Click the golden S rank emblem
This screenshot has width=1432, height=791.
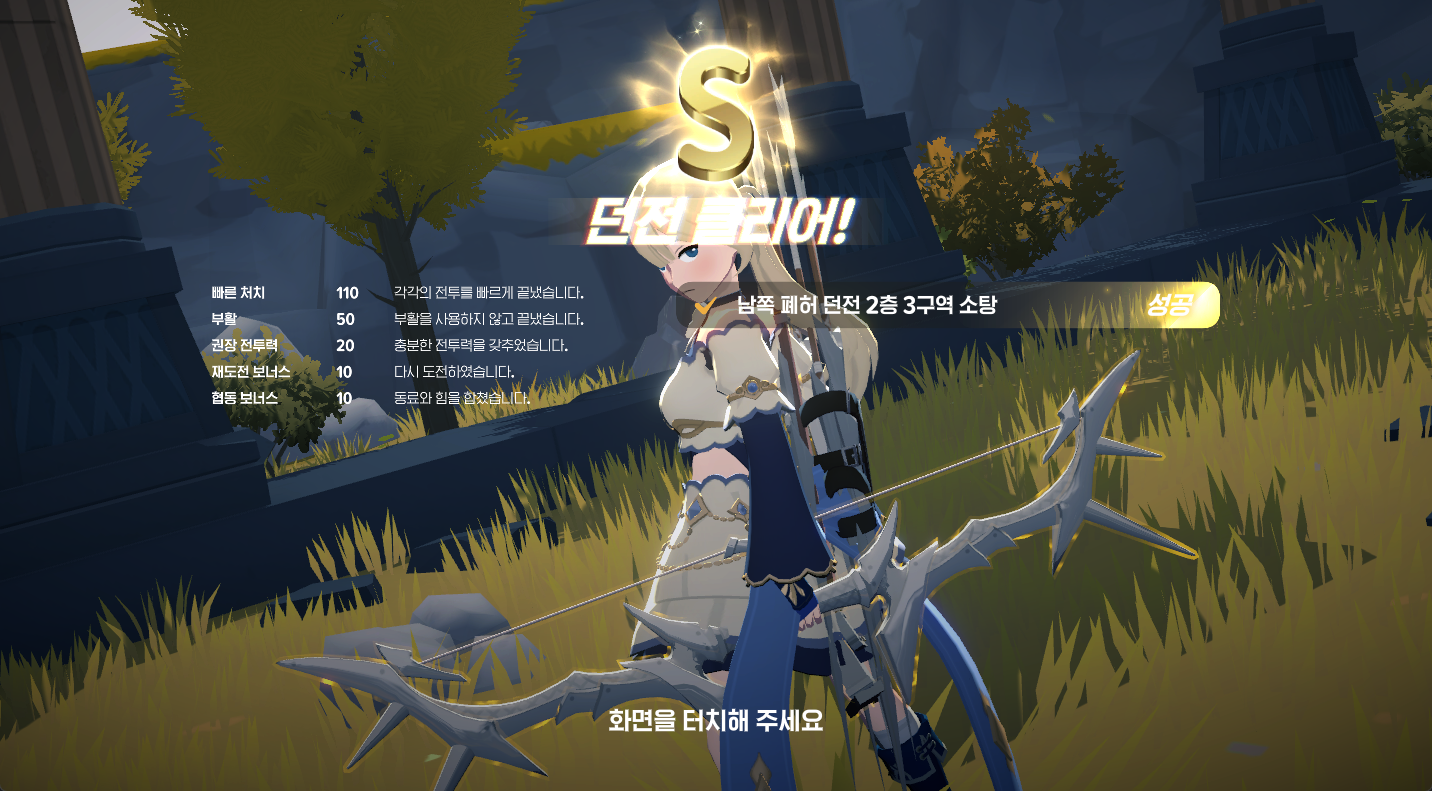click(x=716, y=110)
